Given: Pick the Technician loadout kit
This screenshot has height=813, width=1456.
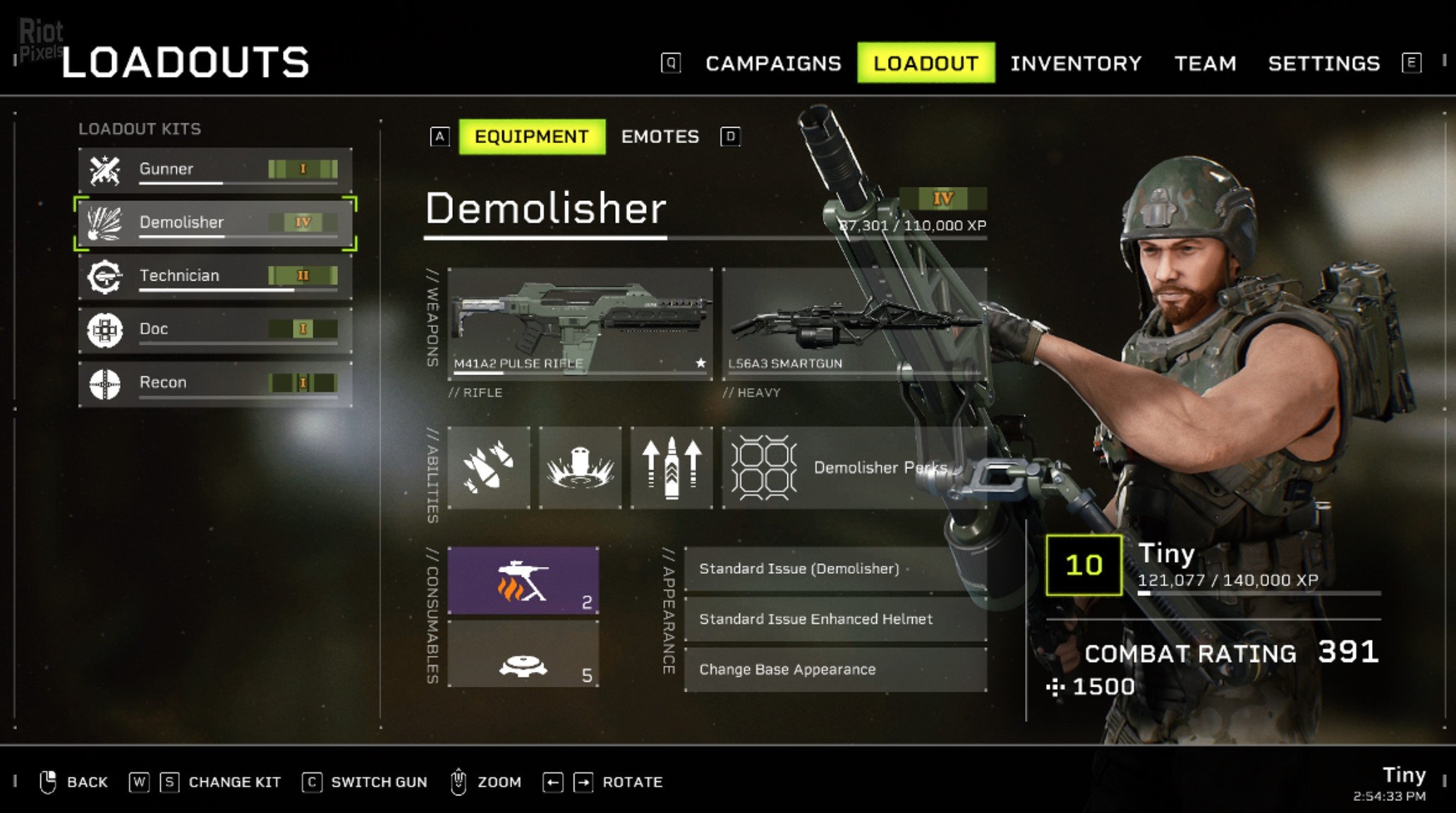Looking at the screenshot, I should [215, 276].
